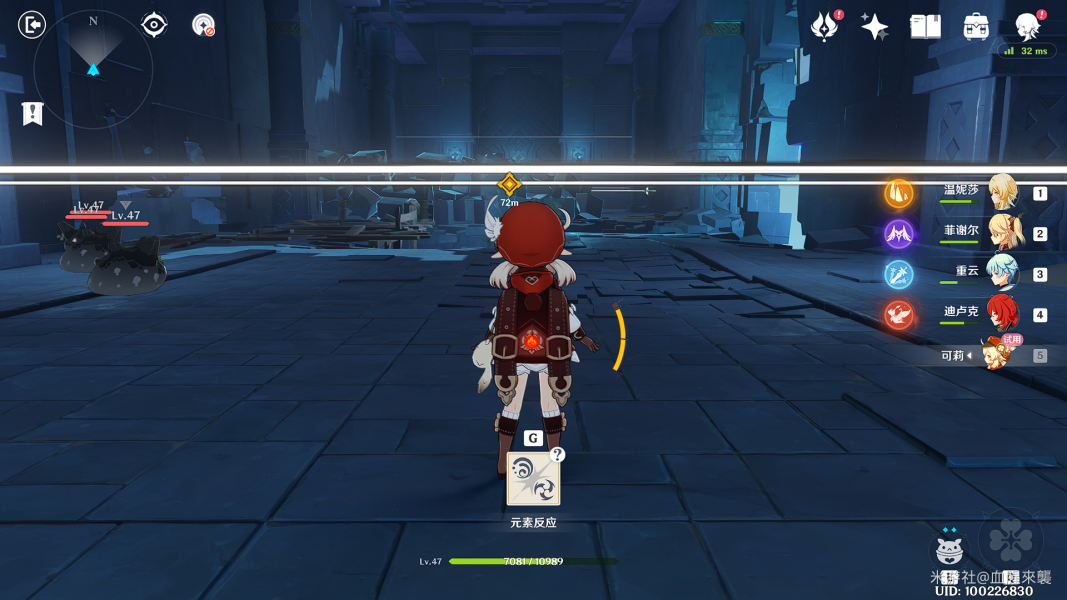Open the Adventurer Handbook book icon
Image resolution: width=1067 pixels, height=600 pixels.
(925, 26)
